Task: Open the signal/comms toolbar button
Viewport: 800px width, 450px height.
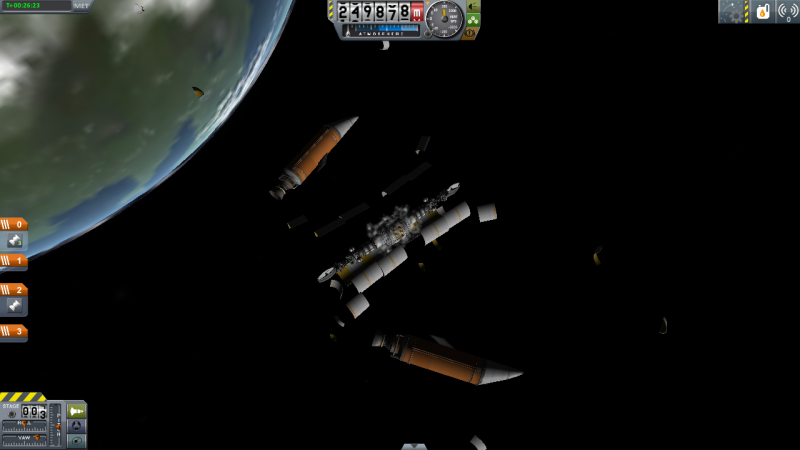Action: coord(787,12)
